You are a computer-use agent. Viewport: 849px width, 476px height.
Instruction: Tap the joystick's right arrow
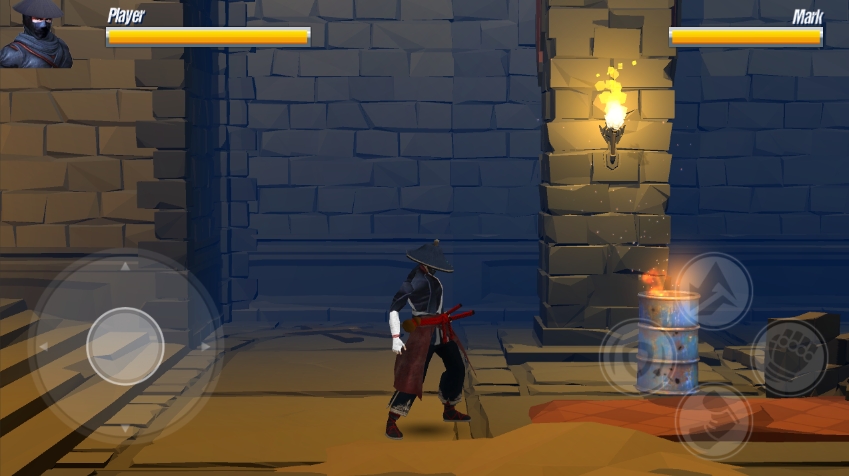[206, 347]
